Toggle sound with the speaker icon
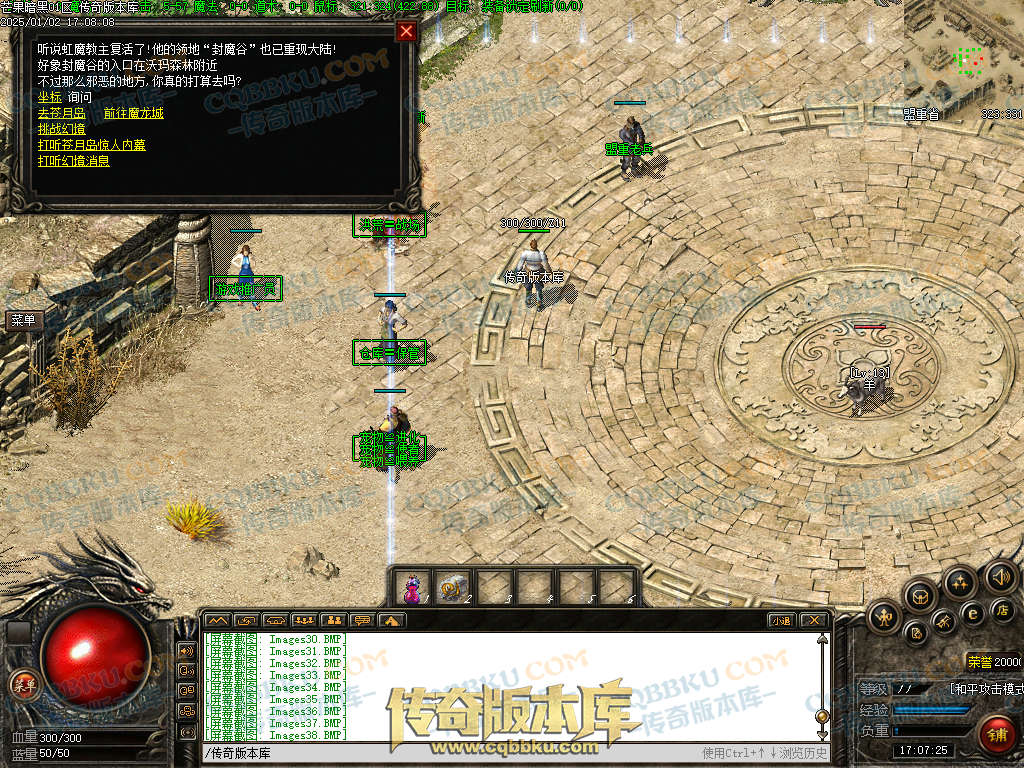 coord(999,576)
